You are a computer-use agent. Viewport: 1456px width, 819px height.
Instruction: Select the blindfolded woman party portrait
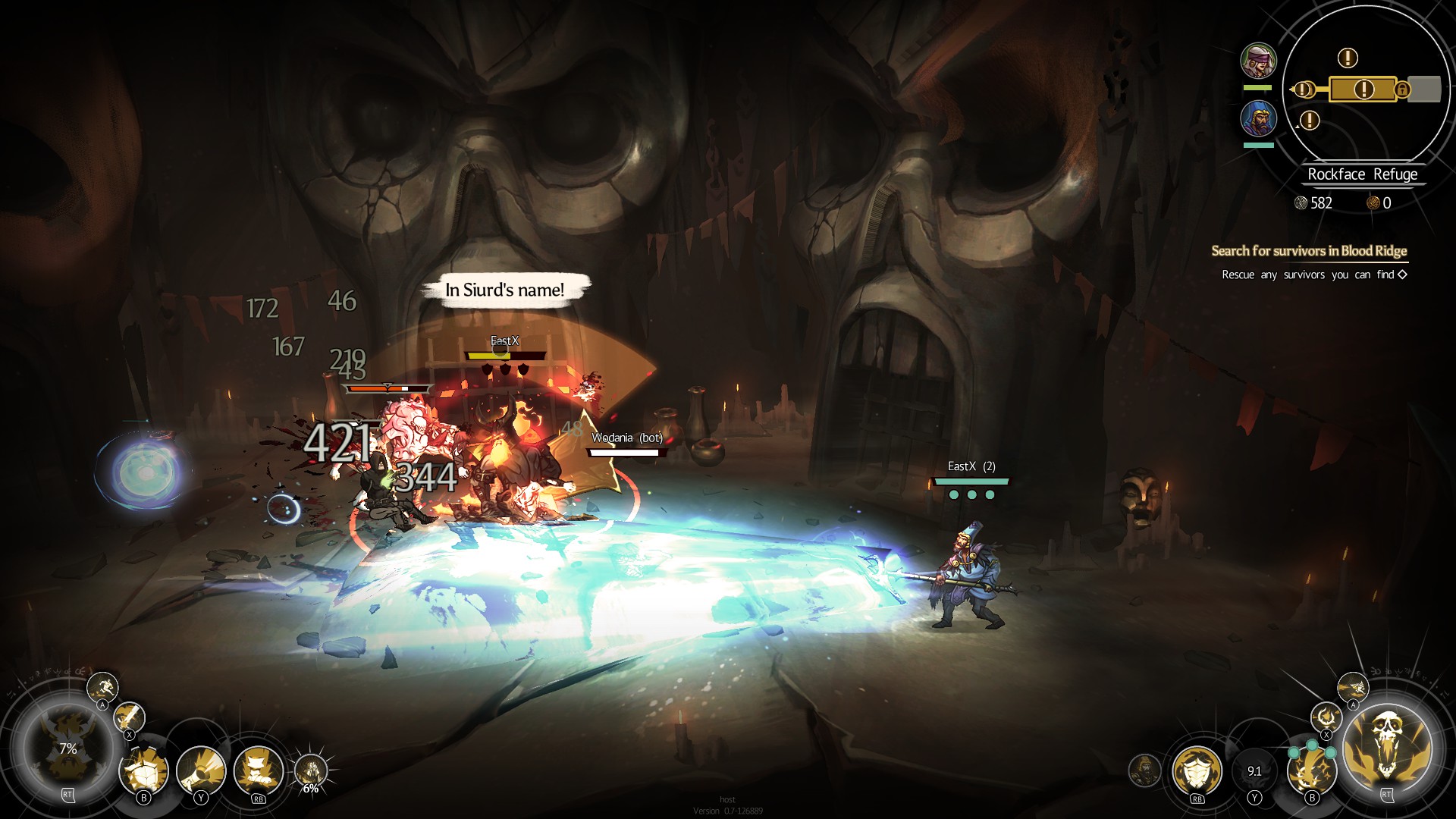(1258, 61)
